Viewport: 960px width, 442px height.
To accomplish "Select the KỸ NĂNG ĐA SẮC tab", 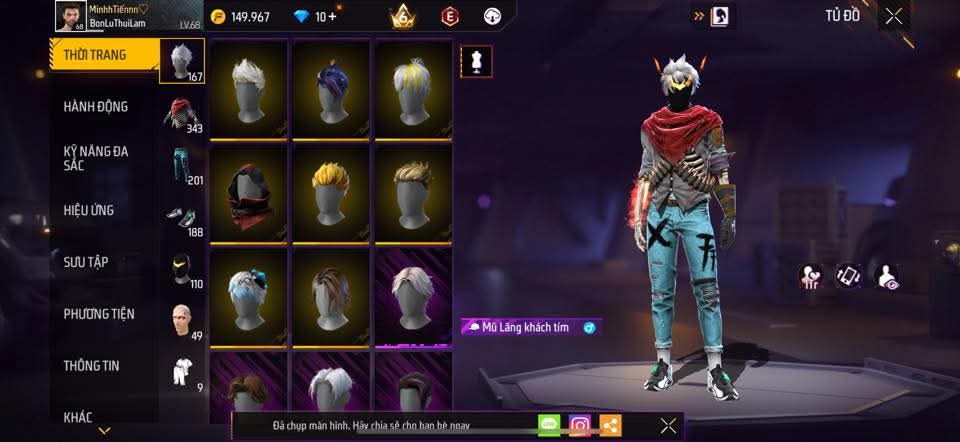I will [95, 158].
